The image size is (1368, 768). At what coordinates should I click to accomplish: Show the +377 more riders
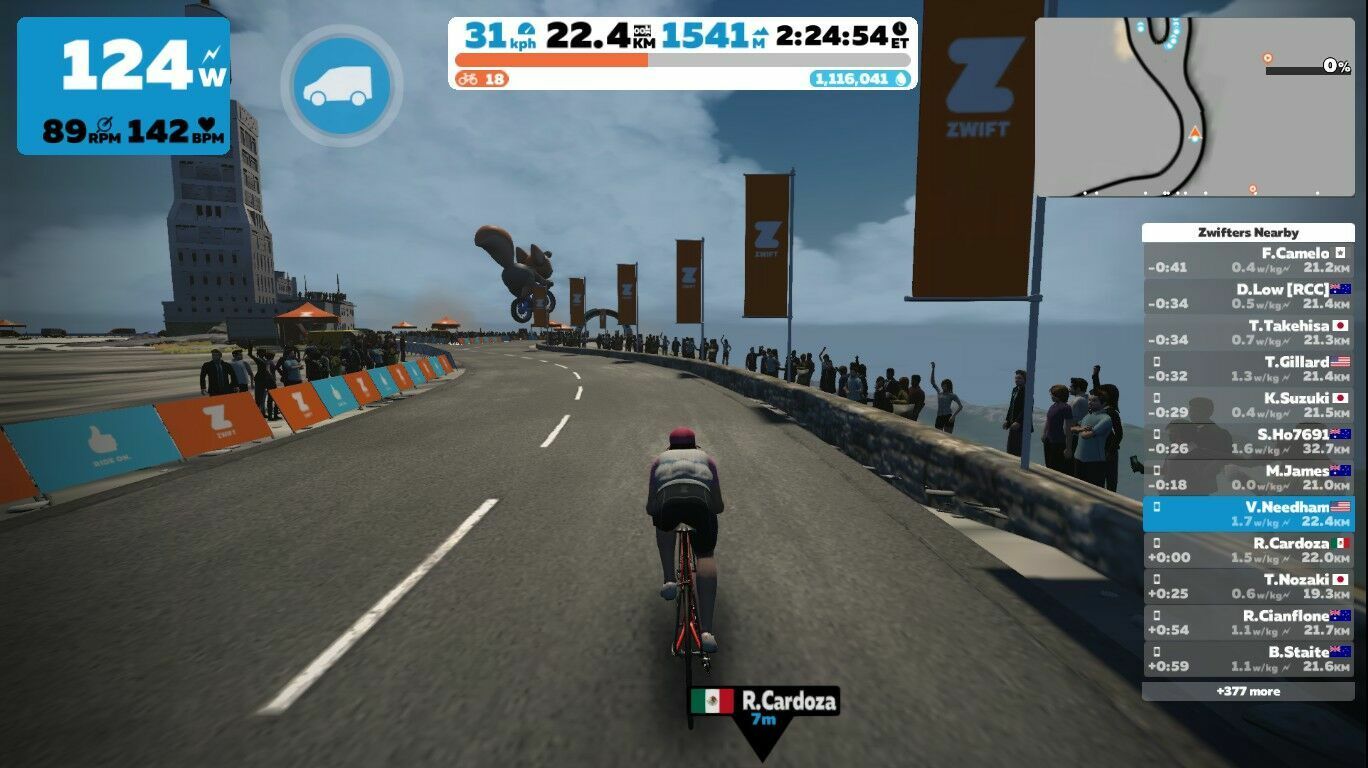click(x=1248, y=691)
